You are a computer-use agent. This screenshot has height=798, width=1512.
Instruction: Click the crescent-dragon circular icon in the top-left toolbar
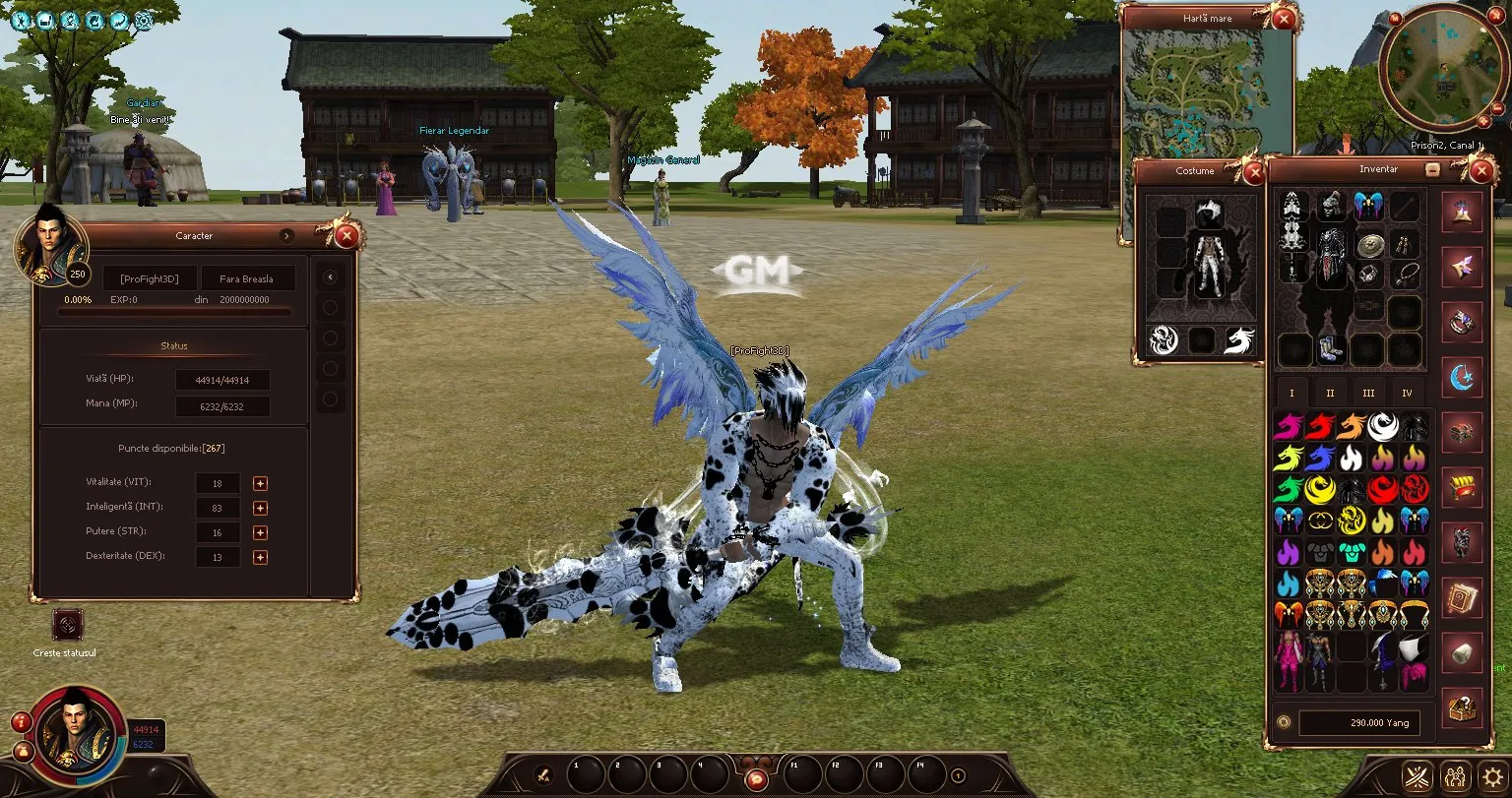[x=117, y=21]
